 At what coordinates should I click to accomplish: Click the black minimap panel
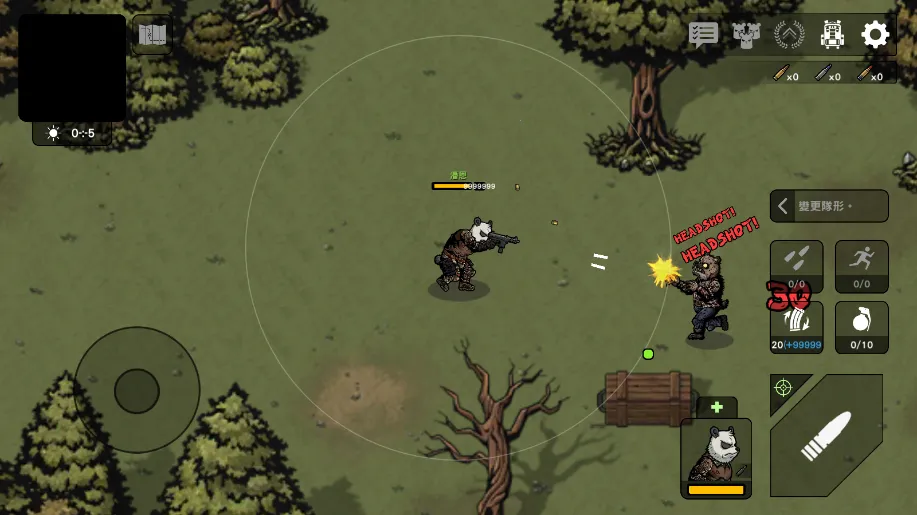click(x=72, y=68)
